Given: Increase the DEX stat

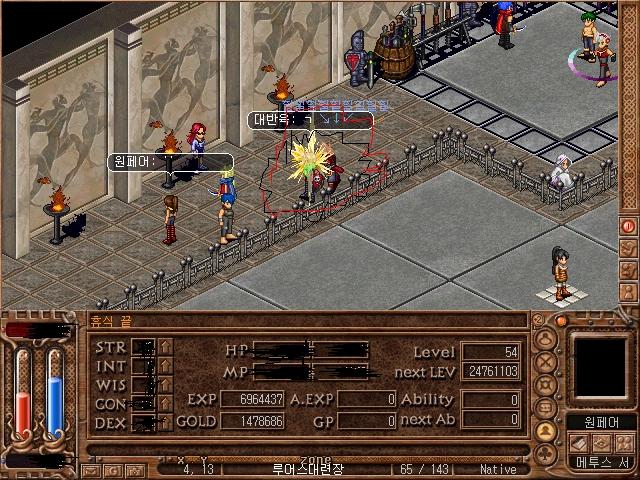Looking at the screenshot, I should (x=166, y=422).
